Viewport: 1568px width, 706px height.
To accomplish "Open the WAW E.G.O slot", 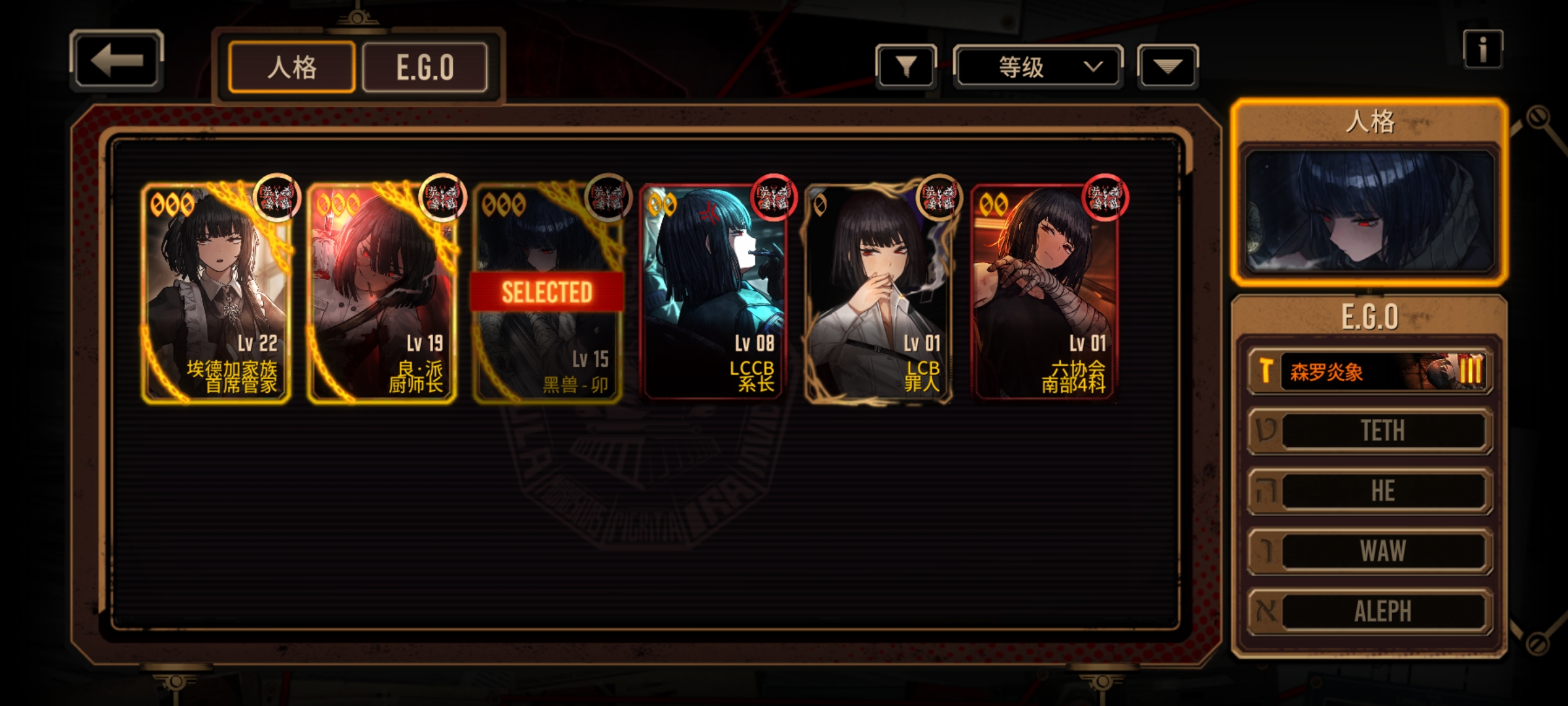I will [1371, 551].
